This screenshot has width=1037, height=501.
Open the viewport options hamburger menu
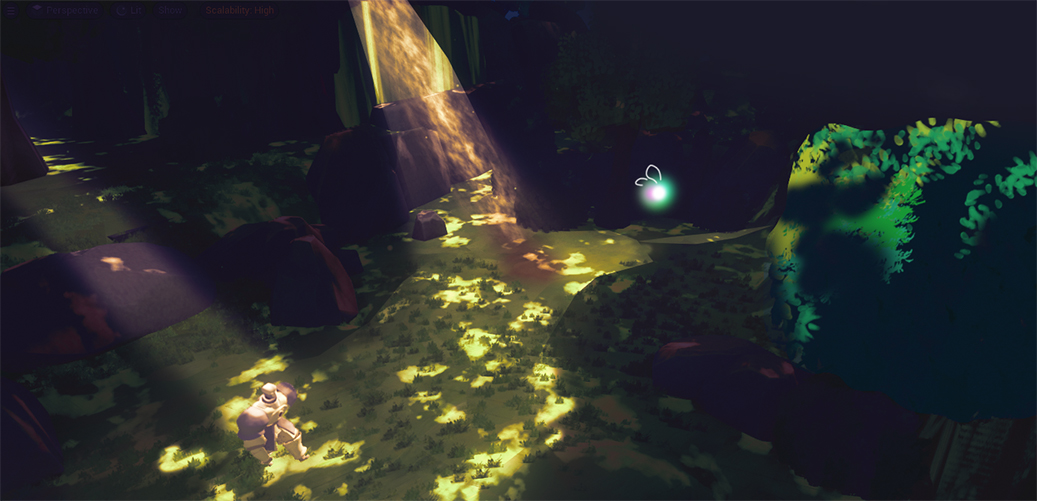coord(11,11)
